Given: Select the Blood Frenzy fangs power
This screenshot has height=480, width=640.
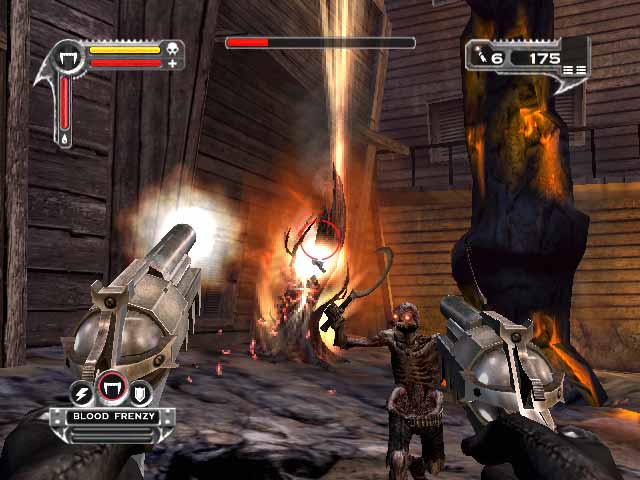Looking at the screenshot, I should click(x=111, y=387).
